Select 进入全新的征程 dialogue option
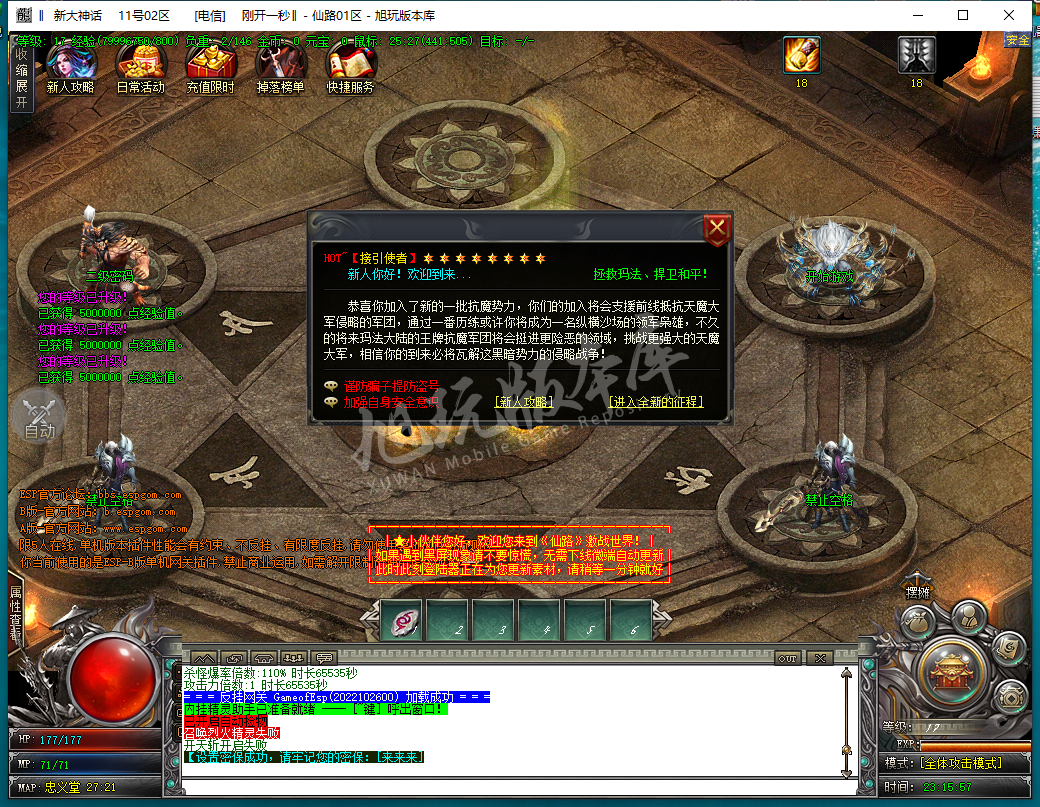Image resolution: width=1040 pixels, height=807 pixels. (655, 402)
